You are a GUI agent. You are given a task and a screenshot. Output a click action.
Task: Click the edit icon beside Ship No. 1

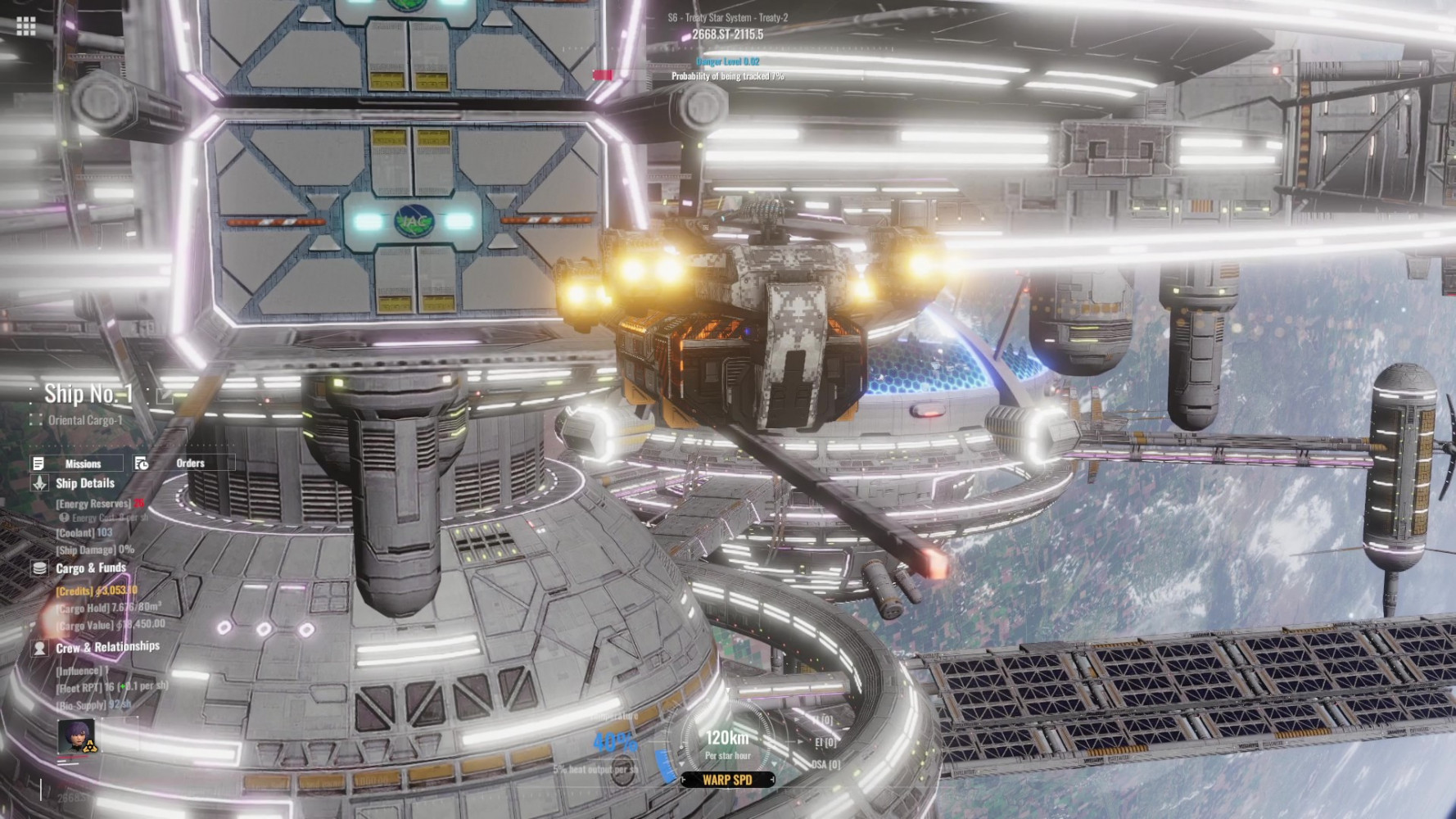click(x=164, y=396)
